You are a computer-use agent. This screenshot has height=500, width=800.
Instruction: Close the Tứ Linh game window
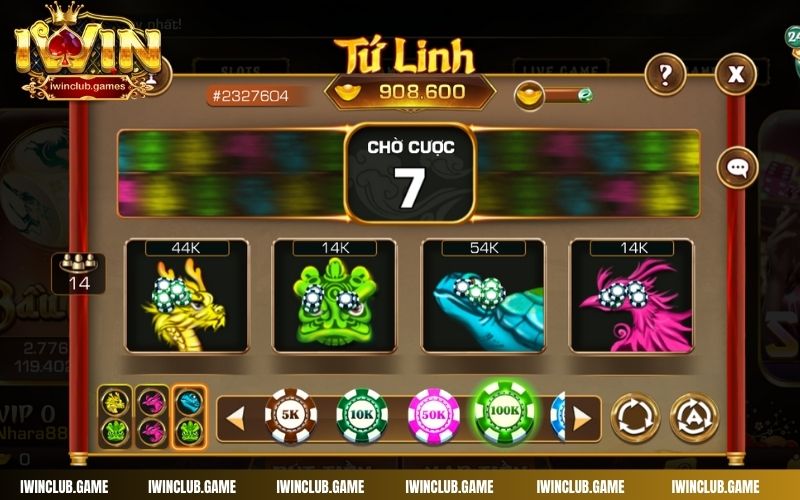coord(736,74)
